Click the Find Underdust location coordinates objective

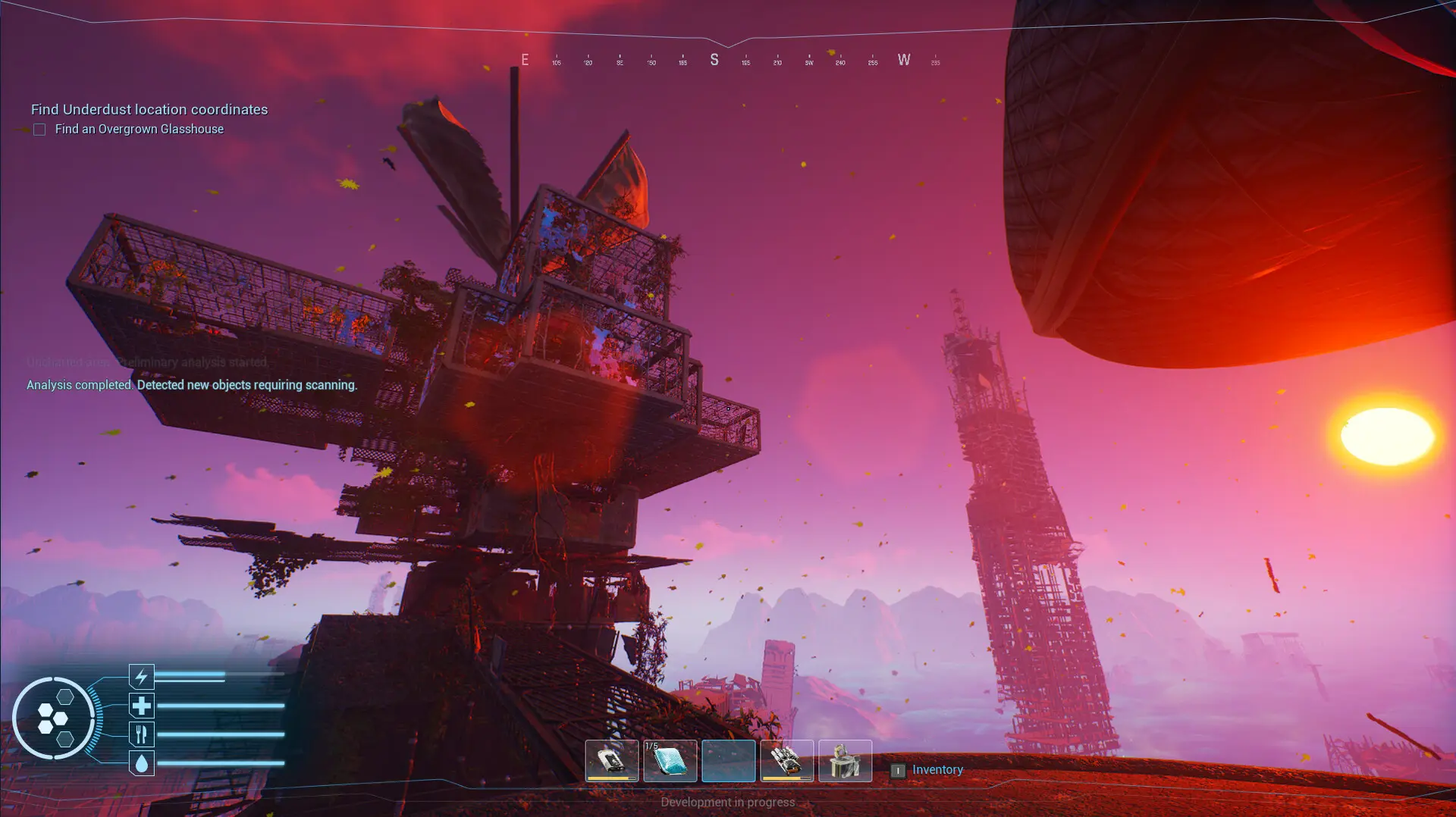pyautogui.click(x=149, y=109)
